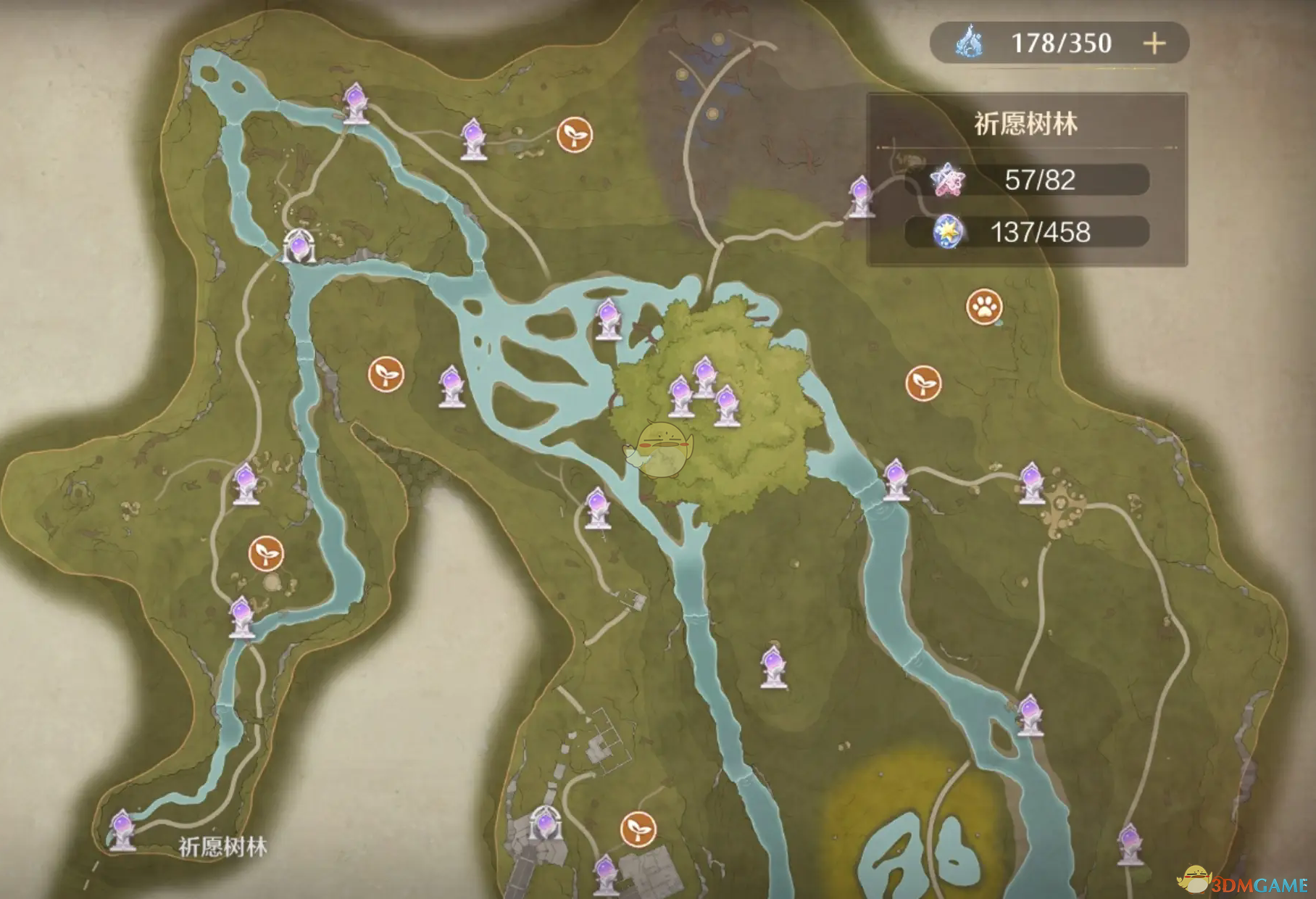Image resolution: width=1316 pixels, height=899 pixels.
Task: Click the yellow face player marker
Action: click(658, 445)
